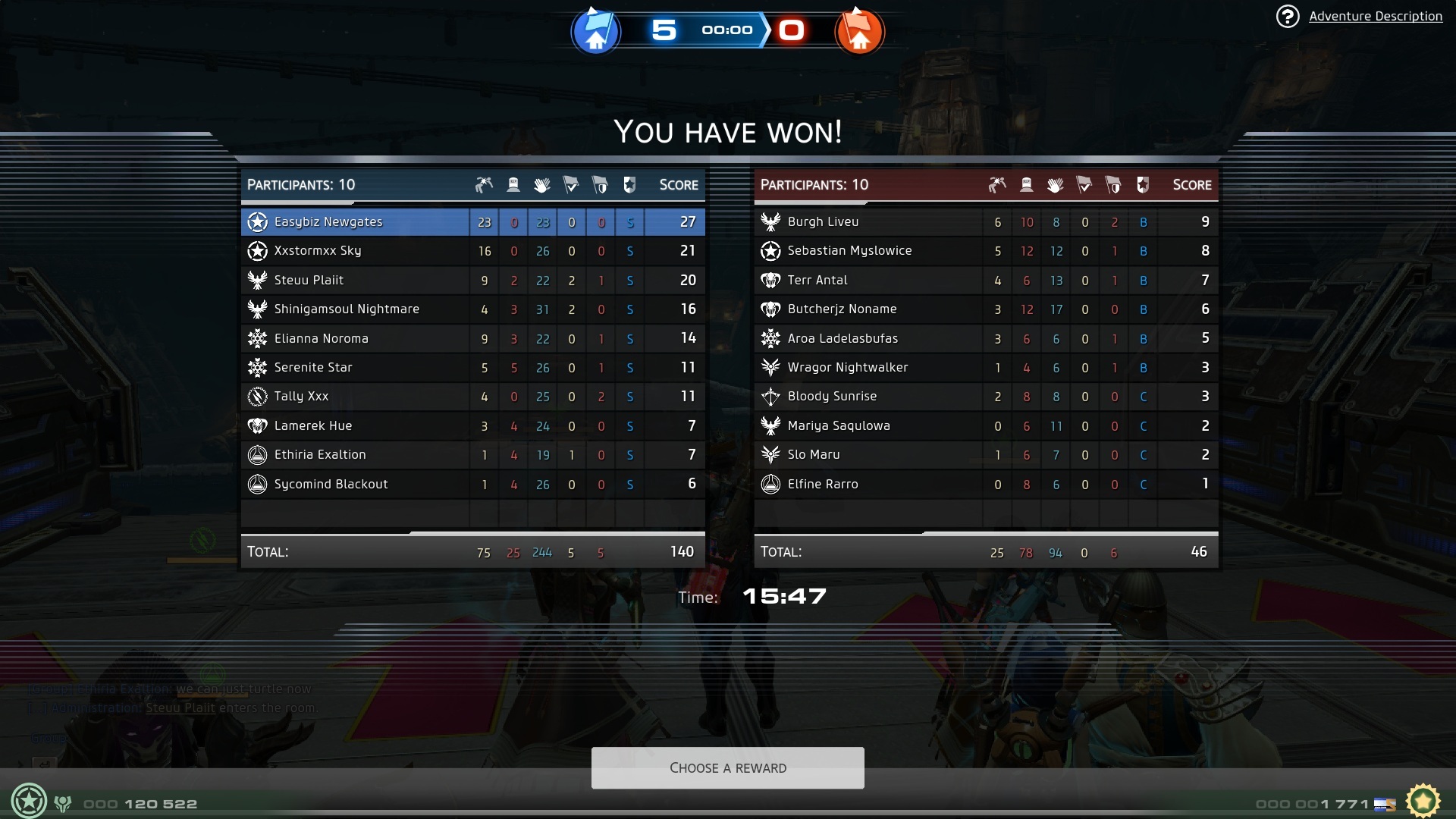Viewport: 1456px width, 819px height.
Task: Select Wragor Nightwalker's entry
Action: click(847, 368)
